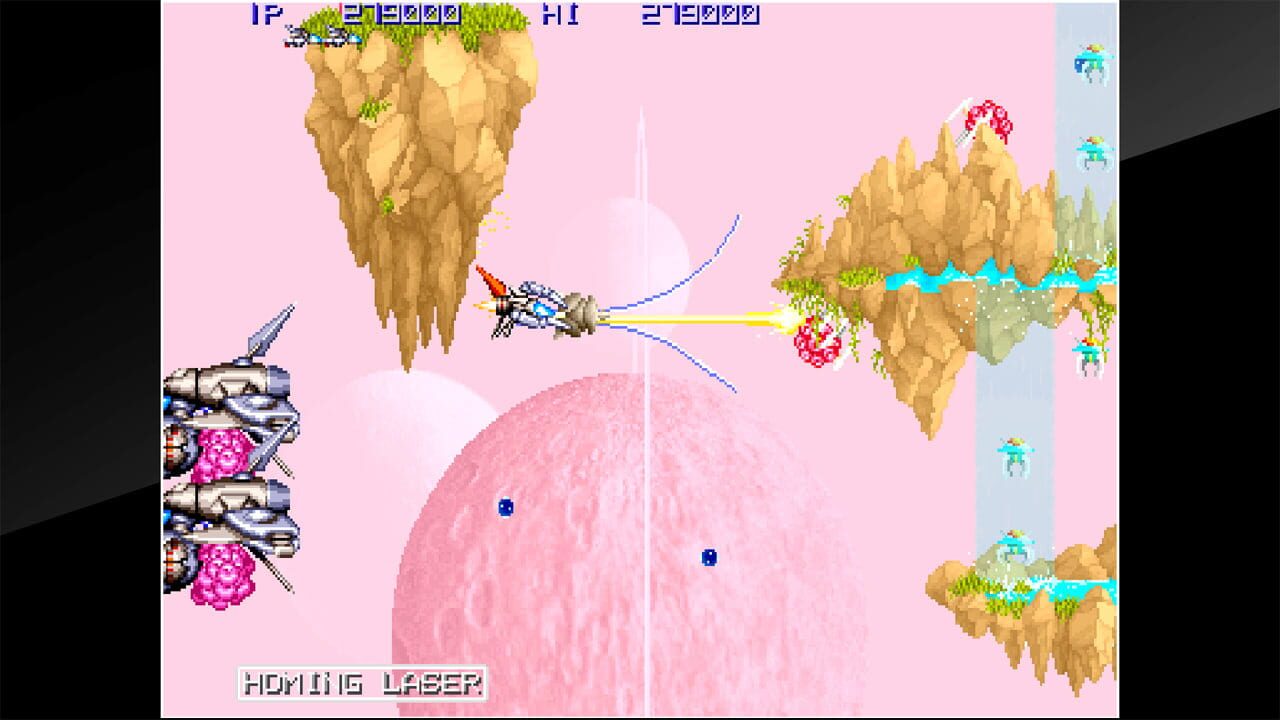Click the yellow laser beam
The height and width of the screenshot is (720, 1280).
coord(700,318)
